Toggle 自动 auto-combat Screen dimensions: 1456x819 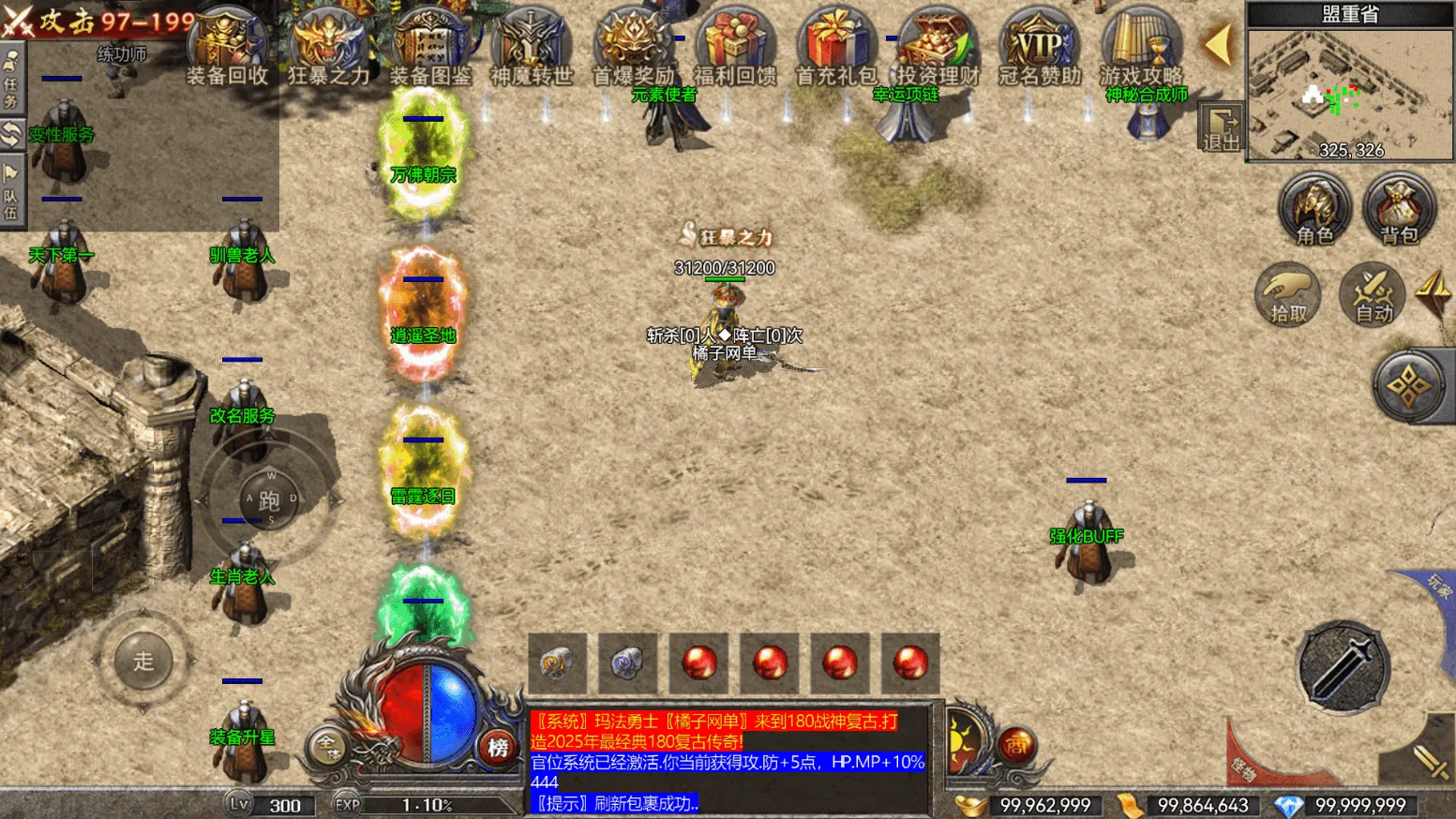[1373, 295]
